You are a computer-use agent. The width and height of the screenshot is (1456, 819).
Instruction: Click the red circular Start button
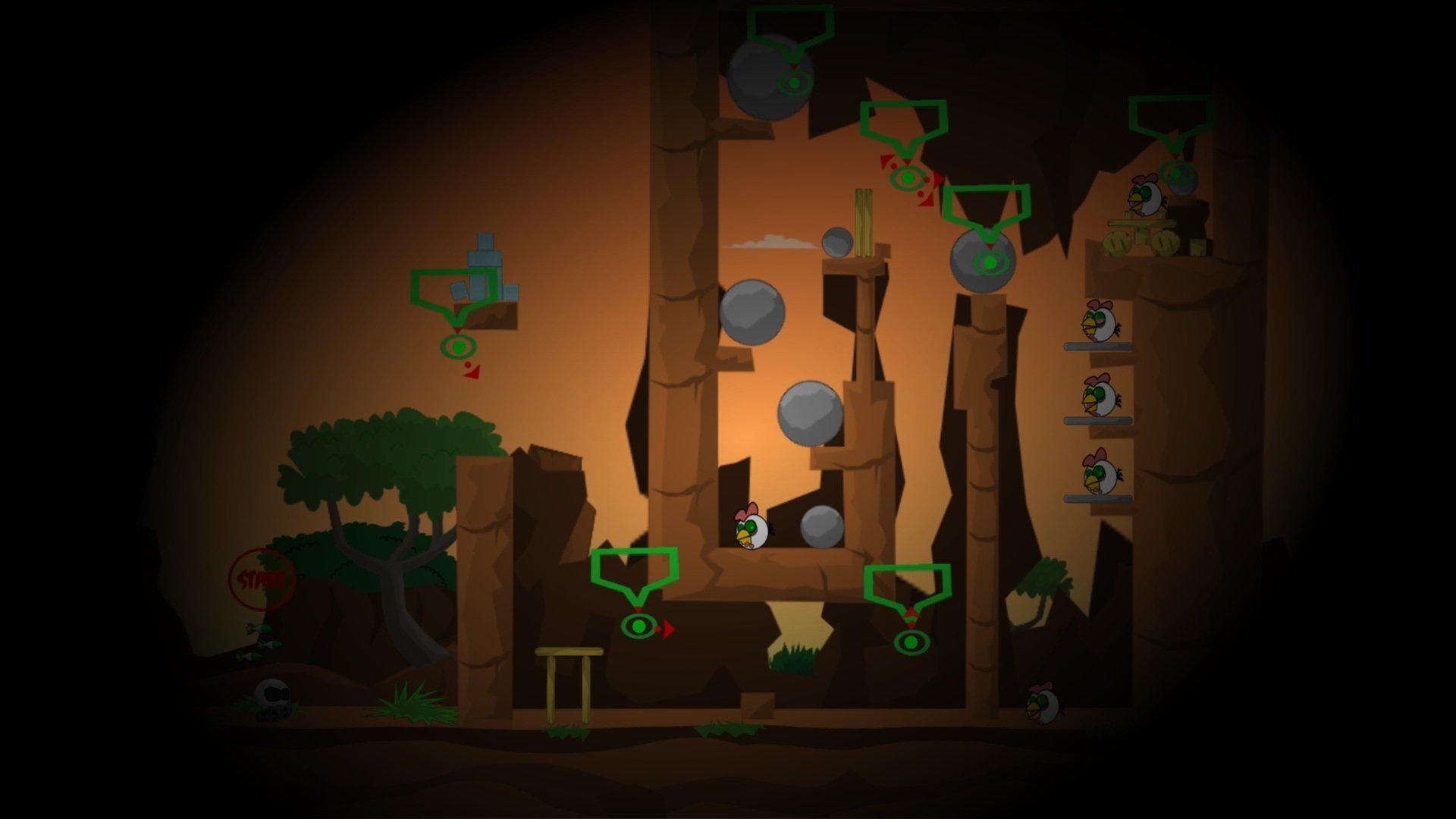(262, 580)
